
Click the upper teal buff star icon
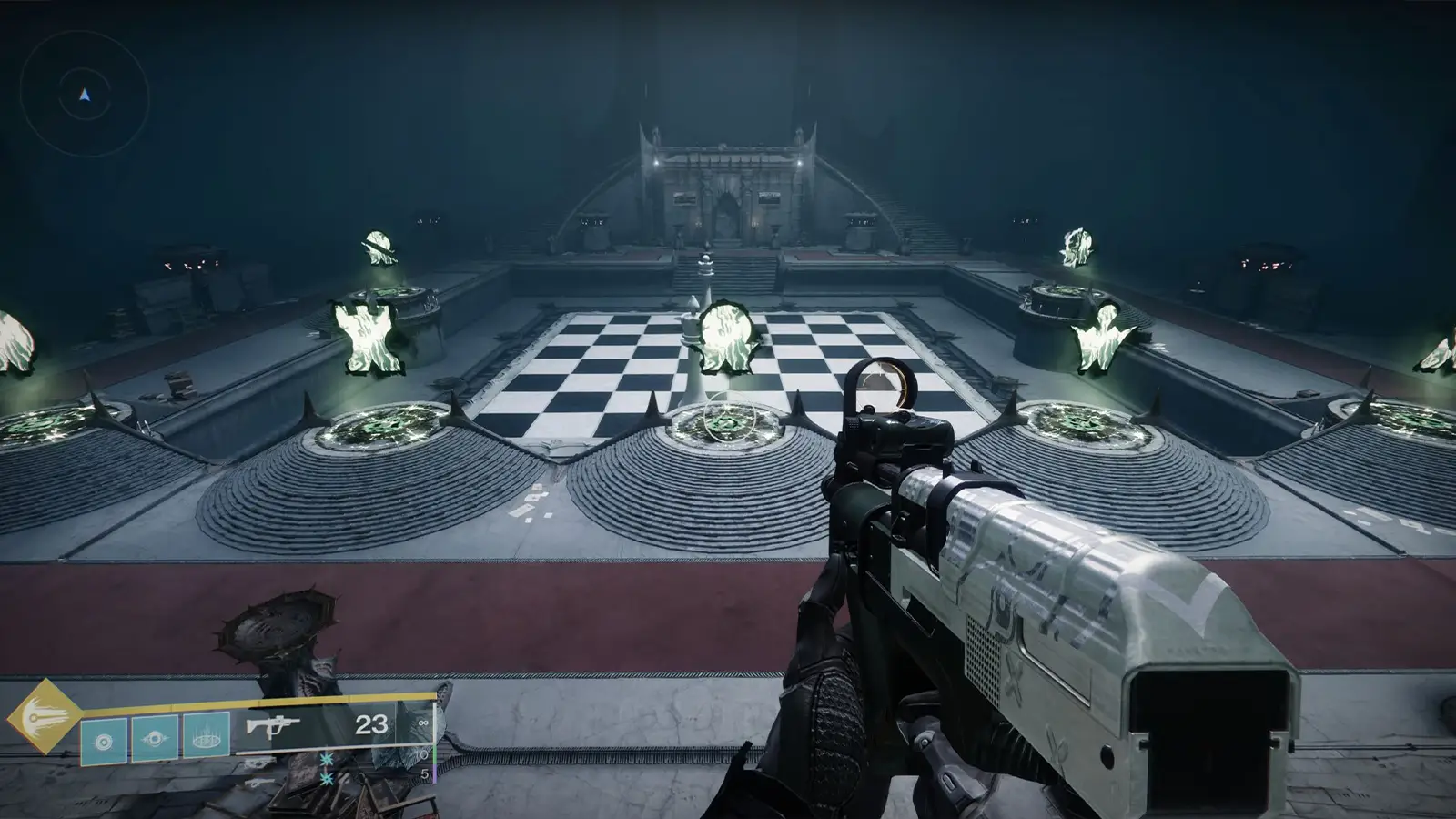(x=326, y=760)
